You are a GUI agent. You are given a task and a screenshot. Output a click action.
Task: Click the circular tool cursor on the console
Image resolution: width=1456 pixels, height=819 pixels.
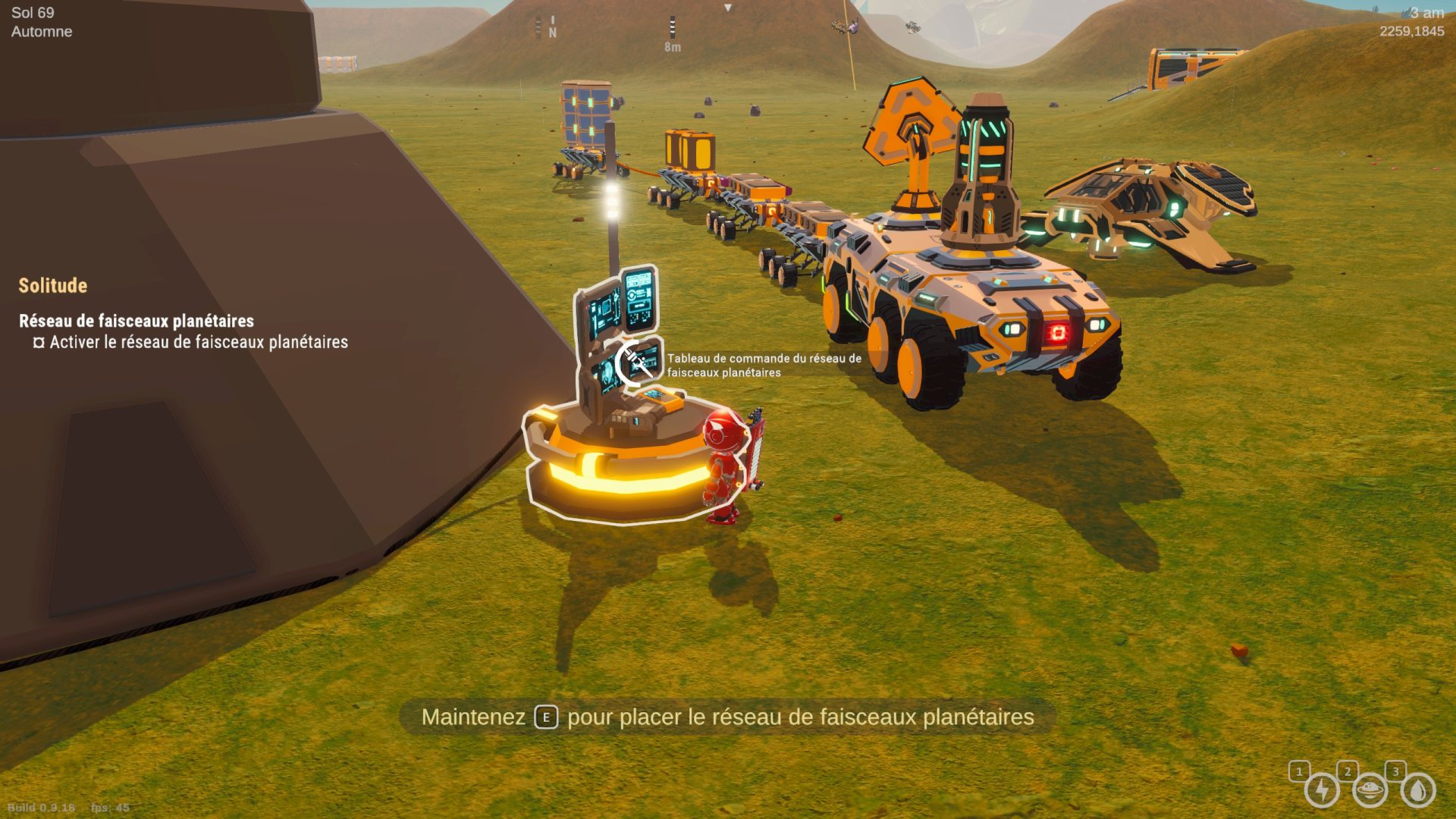coord(635,364)
